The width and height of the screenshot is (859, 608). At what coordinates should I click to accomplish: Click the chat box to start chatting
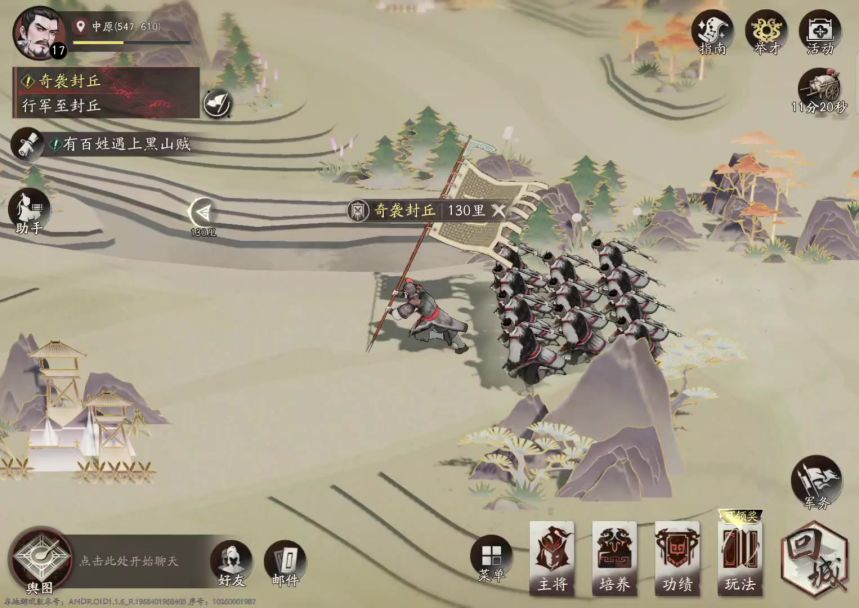point(140,561)
